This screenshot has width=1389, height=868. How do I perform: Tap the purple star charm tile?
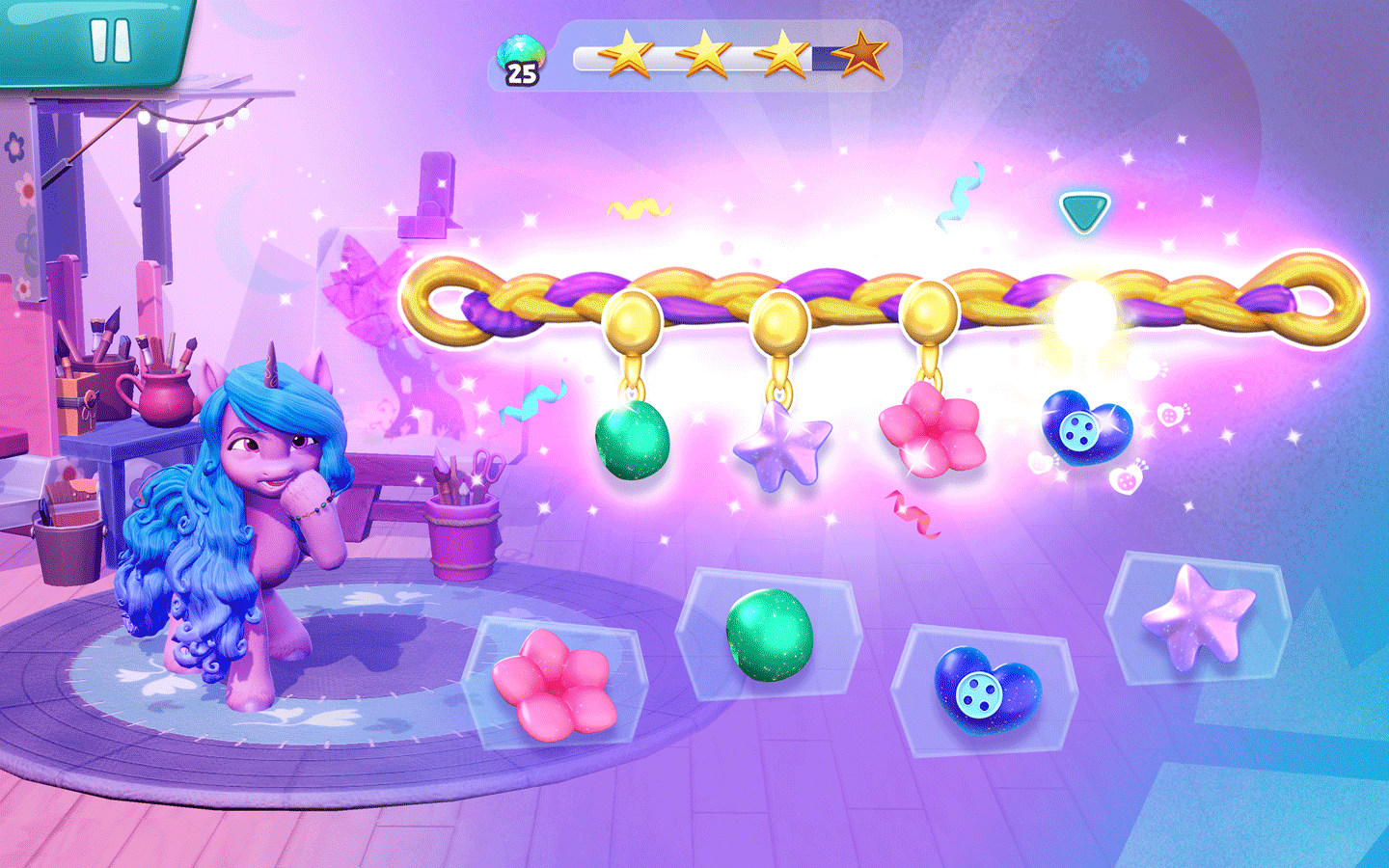[x=1198, y=617]
